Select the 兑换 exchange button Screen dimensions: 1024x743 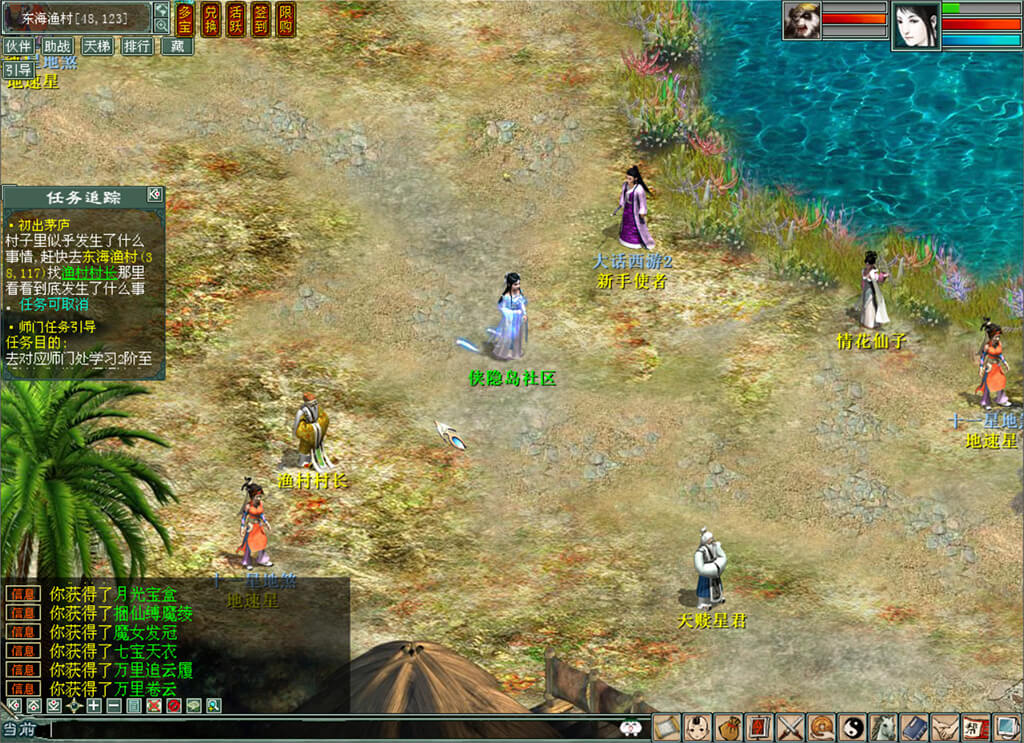click(x=210, y=19)
